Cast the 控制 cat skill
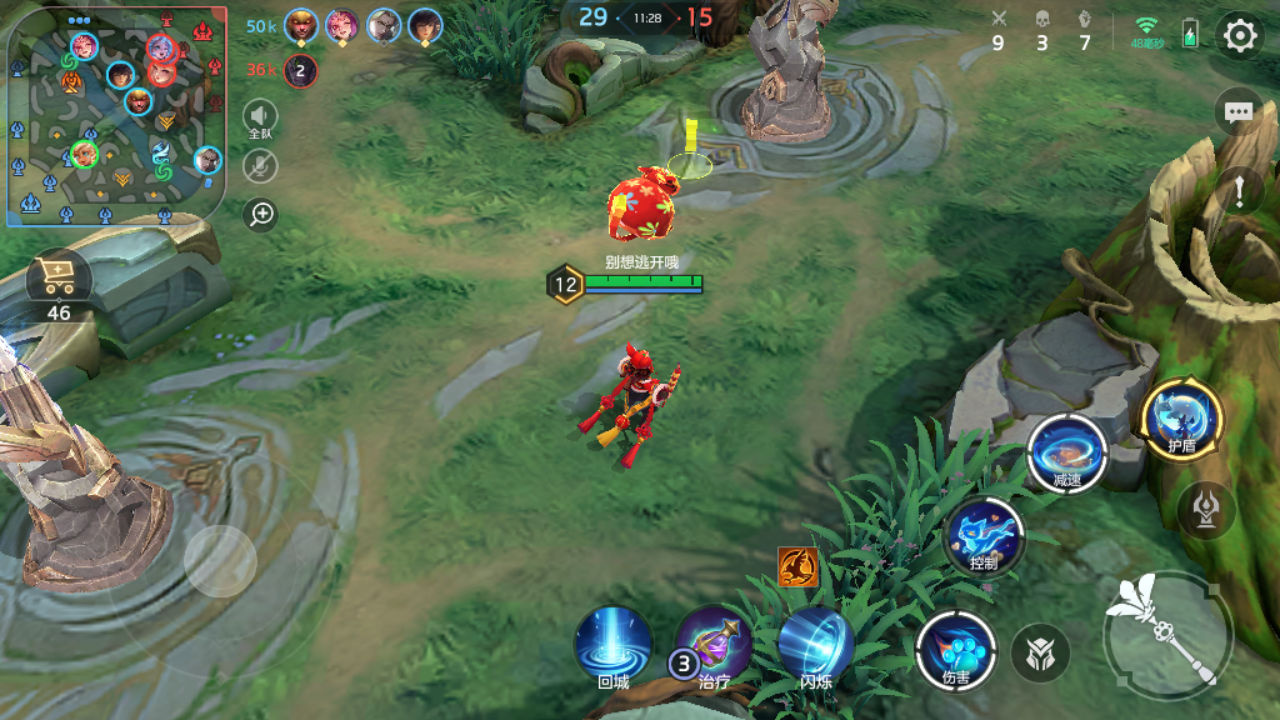 pos(984,537)
